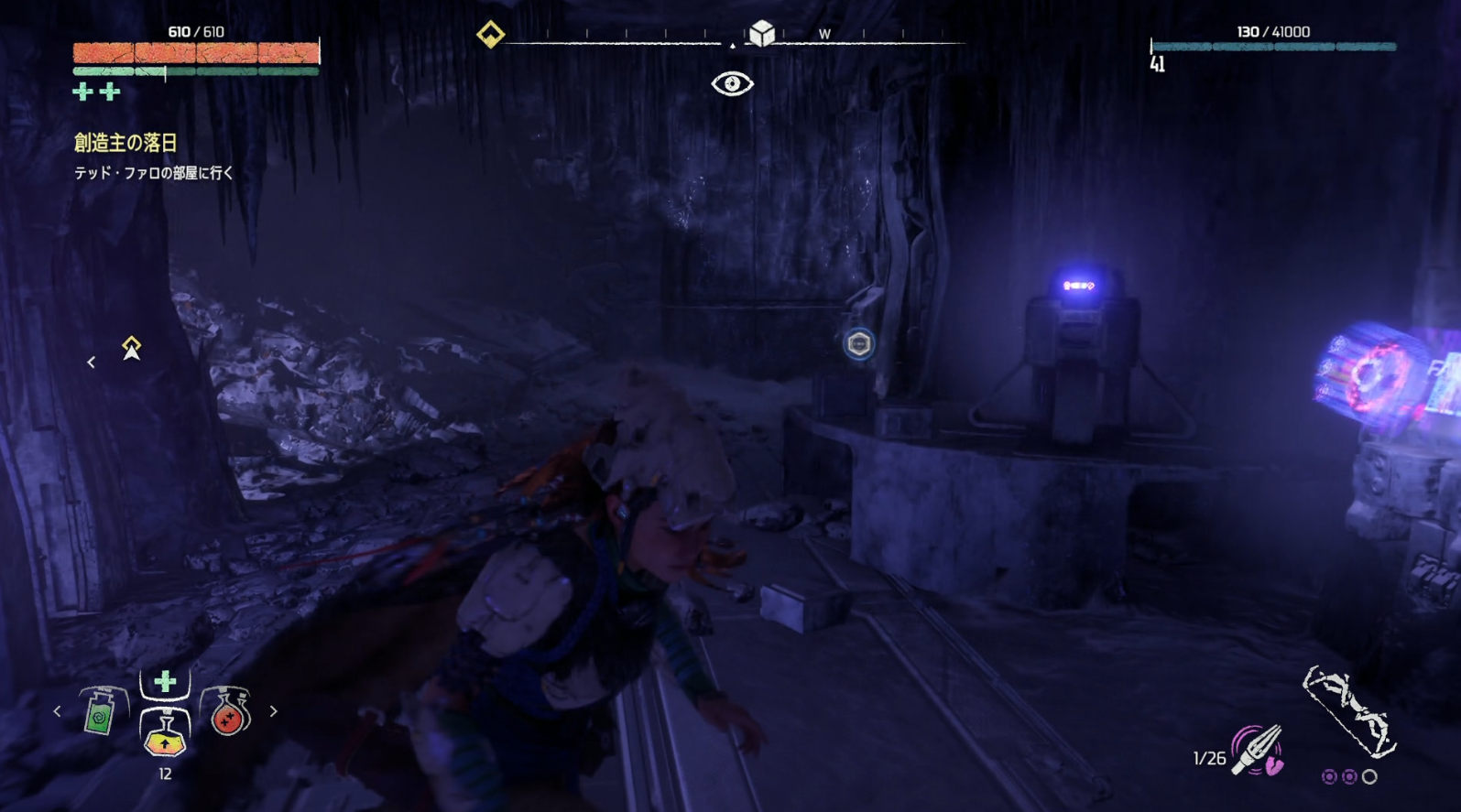This screenshot has width=1461, height=812.
Task: Click the eye stealth visibility indicator
Action: (732, 84)
